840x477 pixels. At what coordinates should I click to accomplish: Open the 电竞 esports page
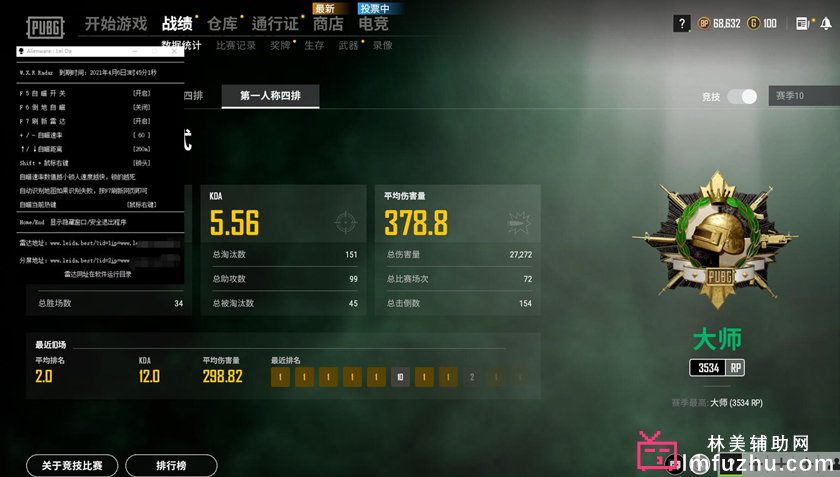tap(374, 23)
